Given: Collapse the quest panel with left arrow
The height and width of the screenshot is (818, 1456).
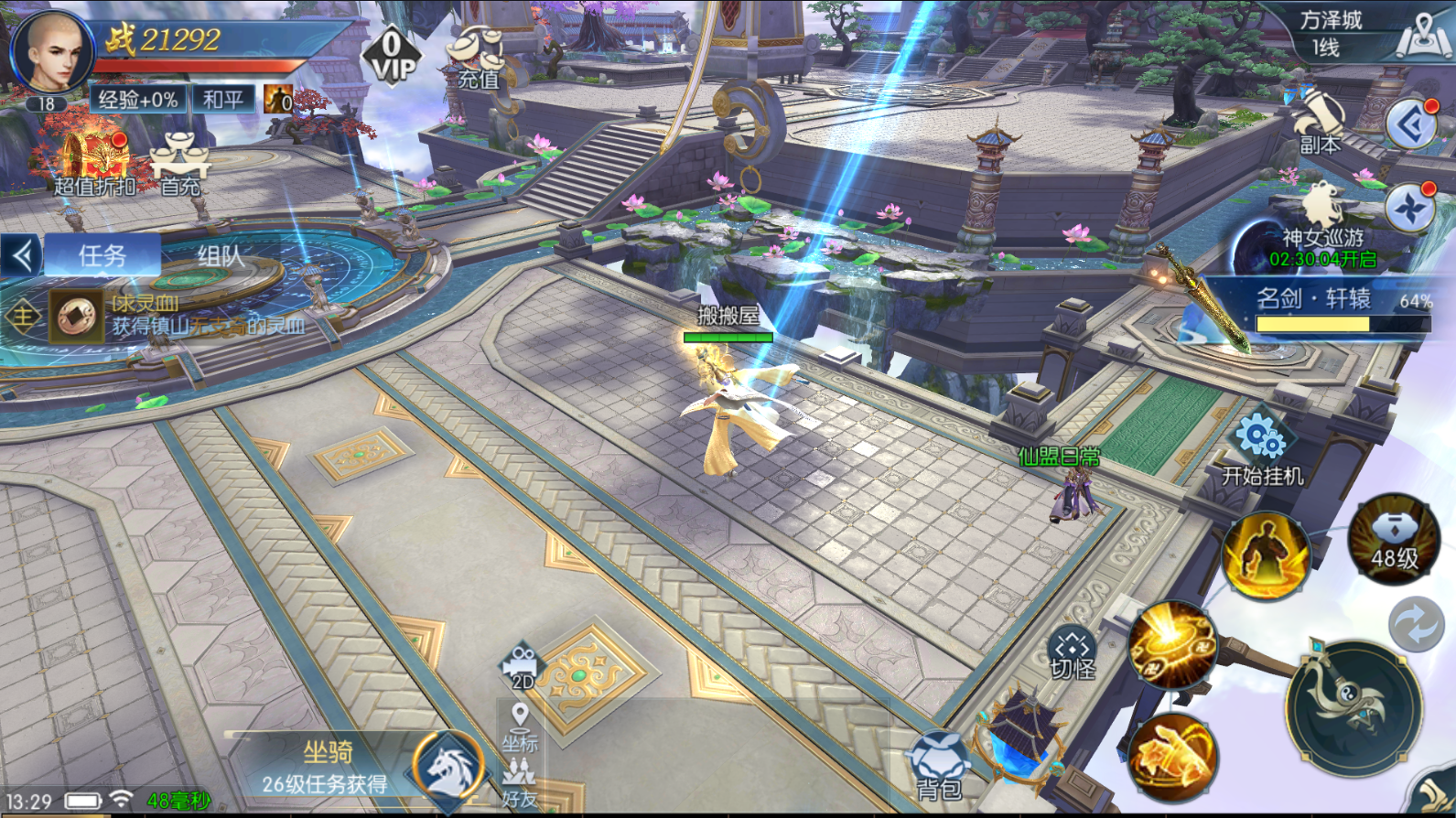Looking at the screenshot, I should click(x=21, y=255).
